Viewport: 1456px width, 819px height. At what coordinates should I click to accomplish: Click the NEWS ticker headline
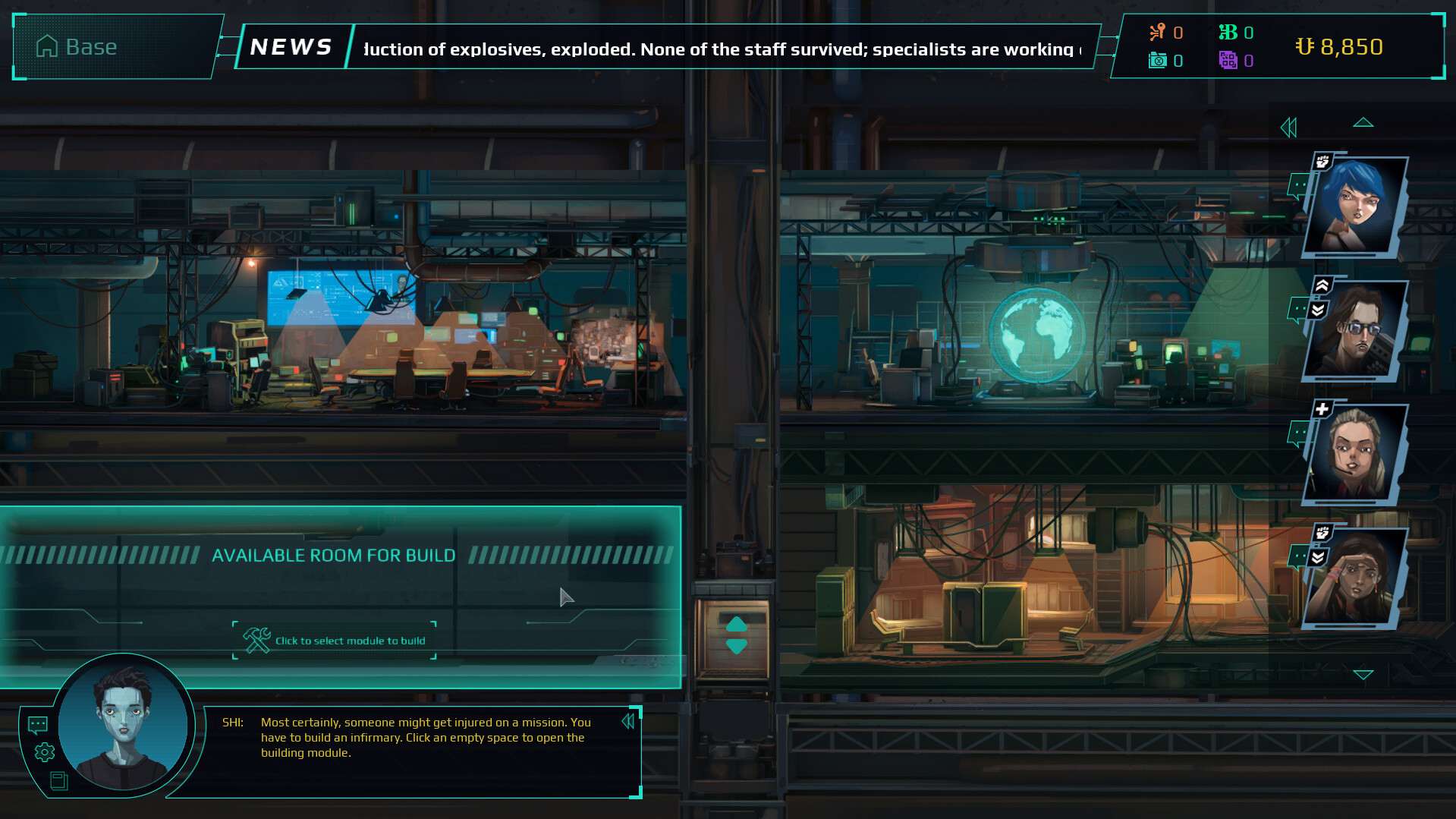click(721, 49)
